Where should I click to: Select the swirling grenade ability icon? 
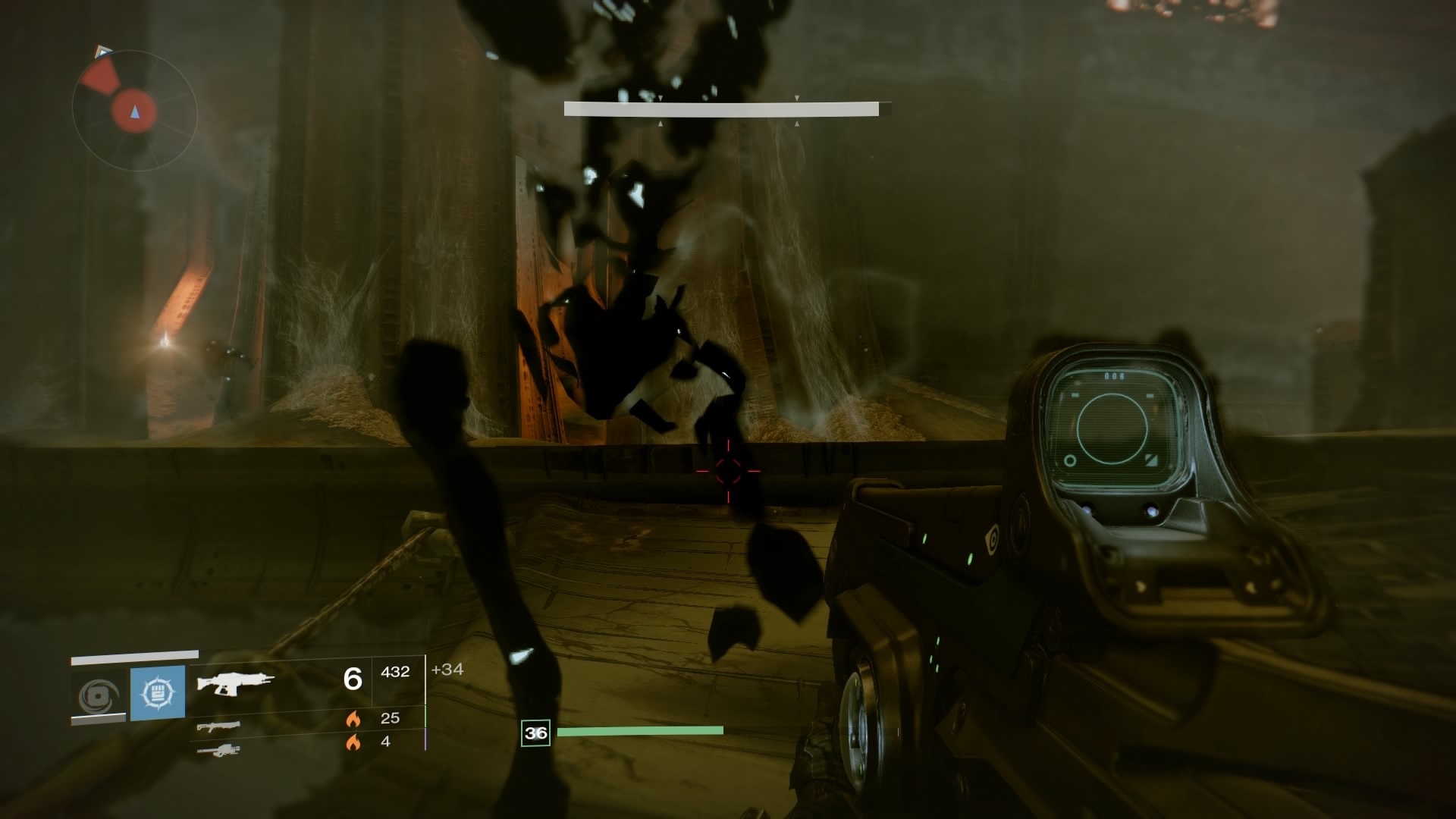pyautogui.click(x=98, y=695)
